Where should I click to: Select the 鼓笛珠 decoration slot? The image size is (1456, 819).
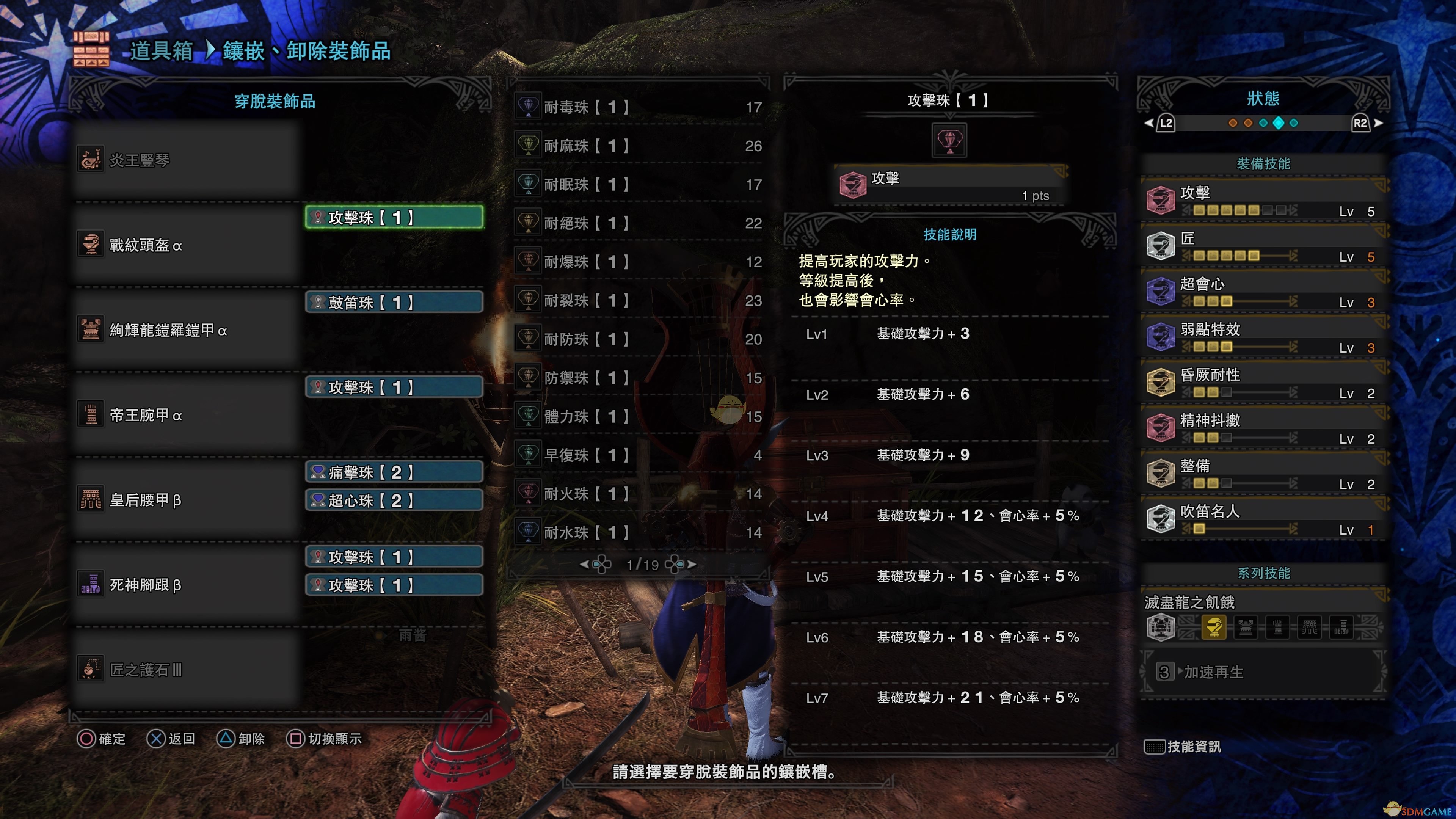click(394, 303)
